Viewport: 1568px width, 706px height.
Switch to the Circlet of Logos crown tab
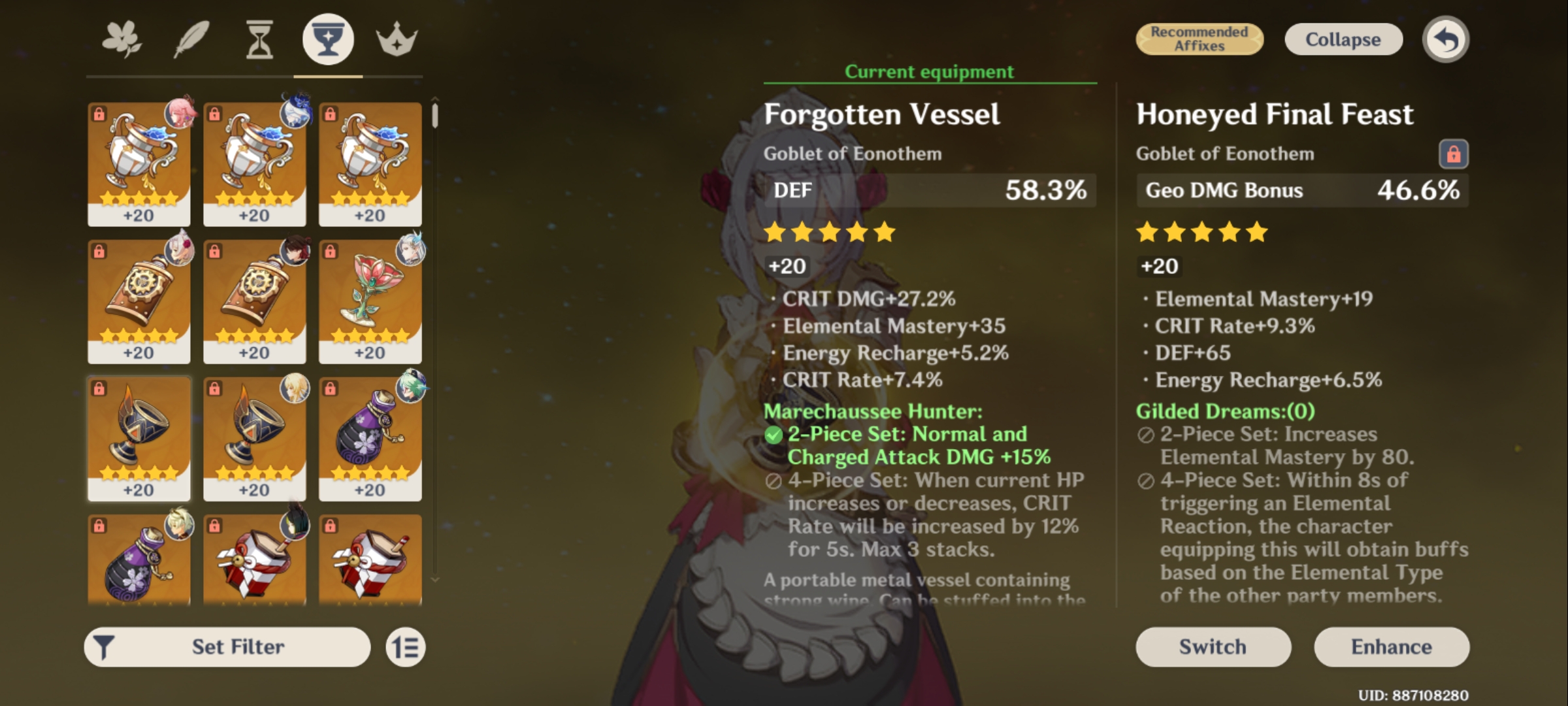[397, 39]
